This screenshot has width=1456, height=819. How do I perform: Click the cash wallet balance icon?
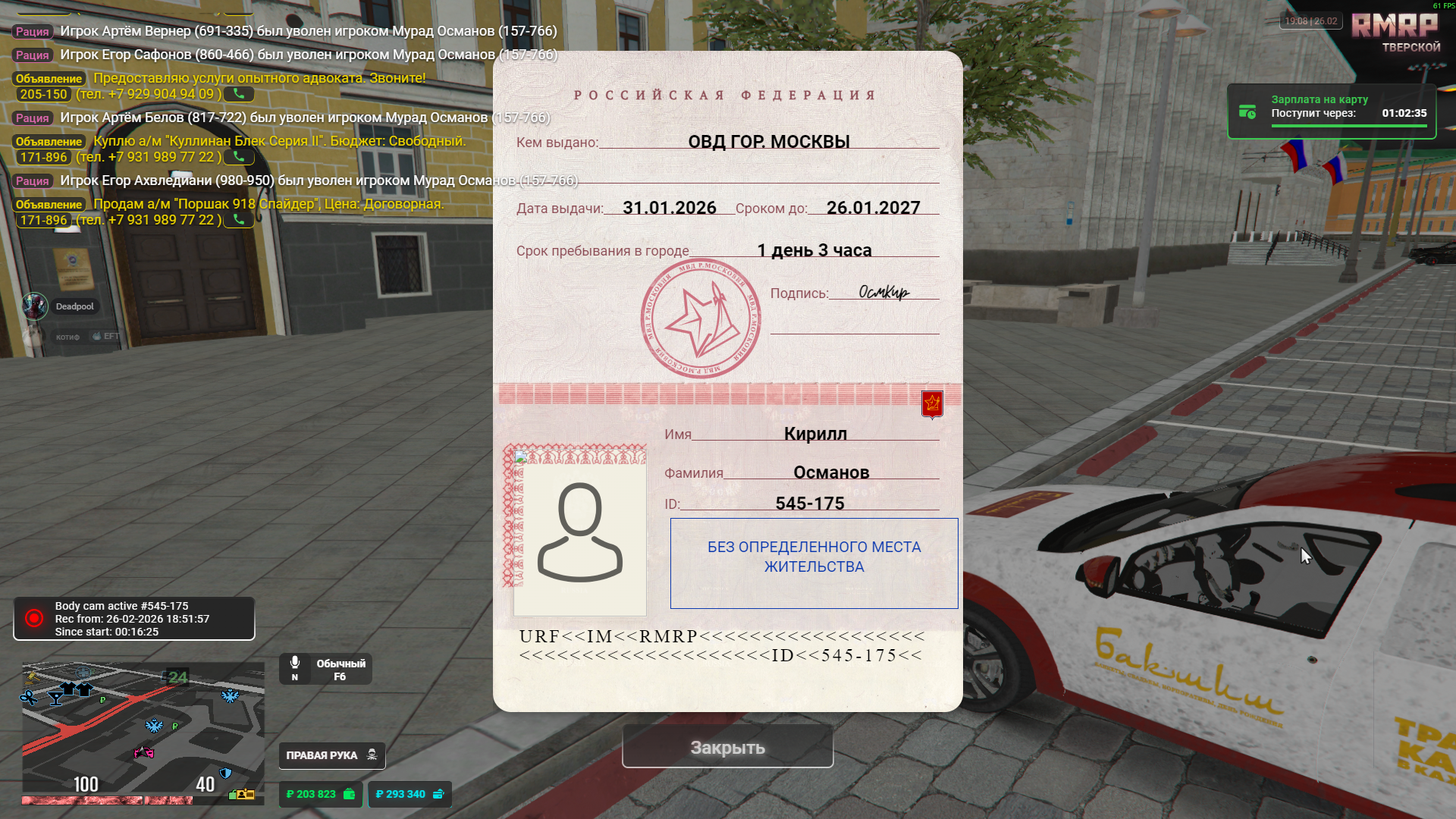pos(349,794)
